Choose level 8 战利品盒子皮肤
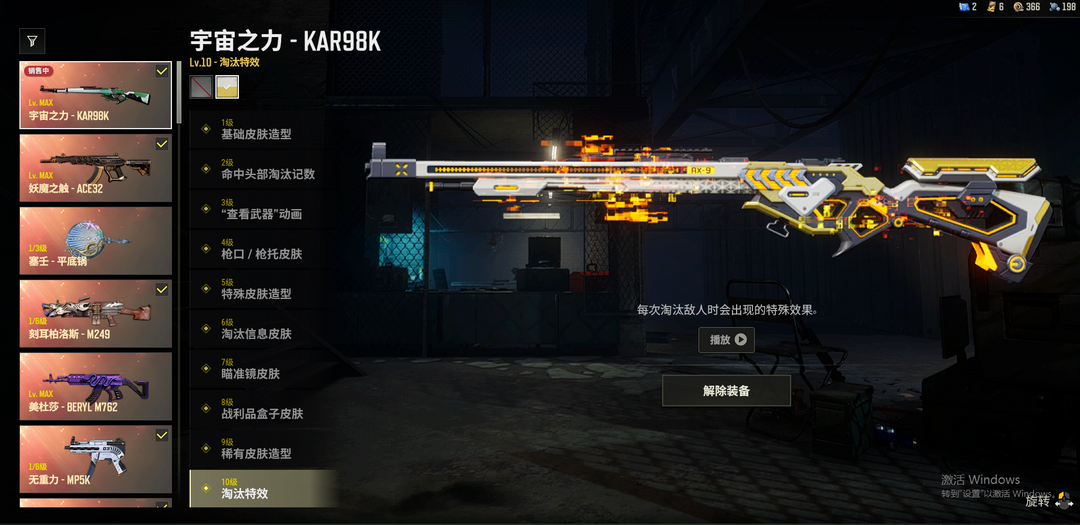 [x=262, y=409]
